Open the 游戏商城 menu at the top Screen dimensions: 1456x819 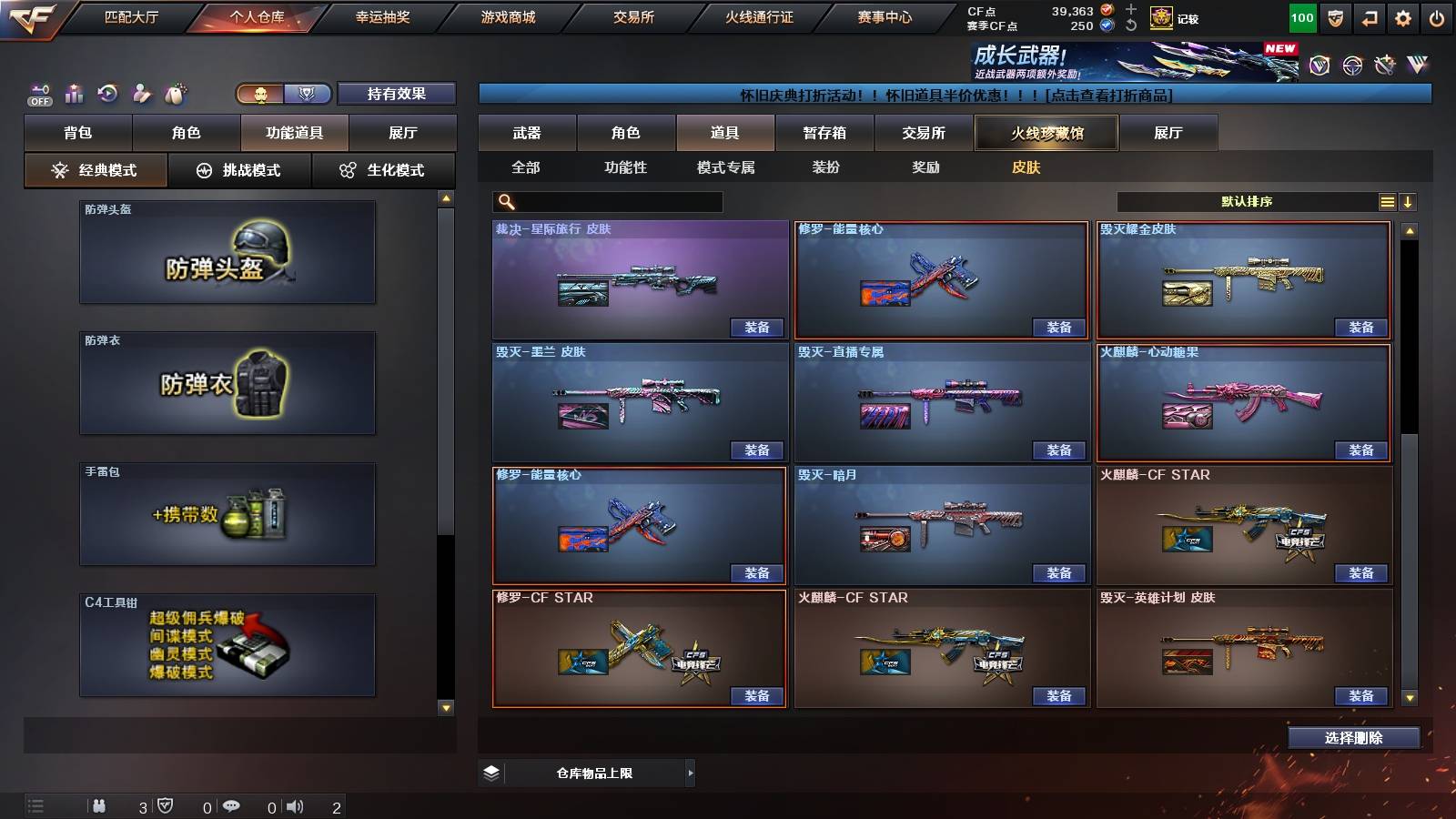506,16
